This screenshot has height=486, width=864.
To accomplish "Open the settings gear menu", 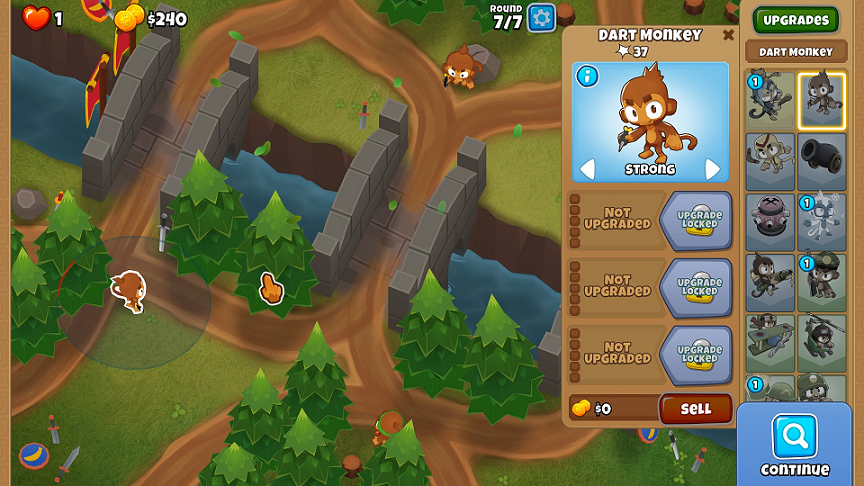I will point(541,17).
